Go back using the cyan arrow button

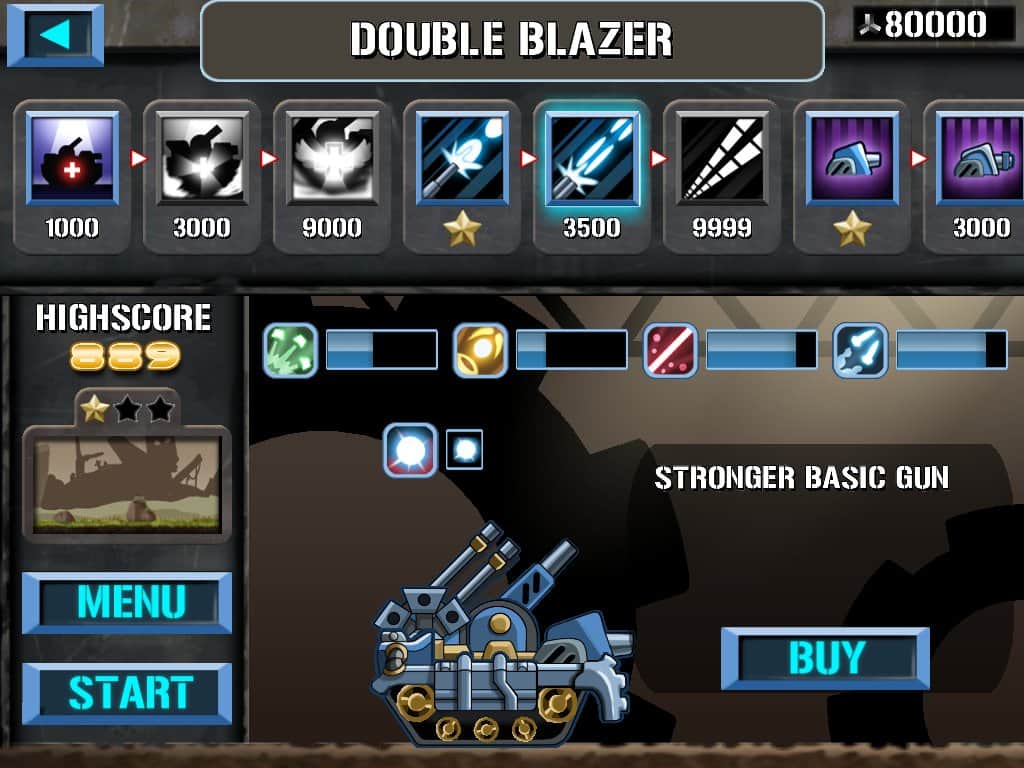pos(55,35)
